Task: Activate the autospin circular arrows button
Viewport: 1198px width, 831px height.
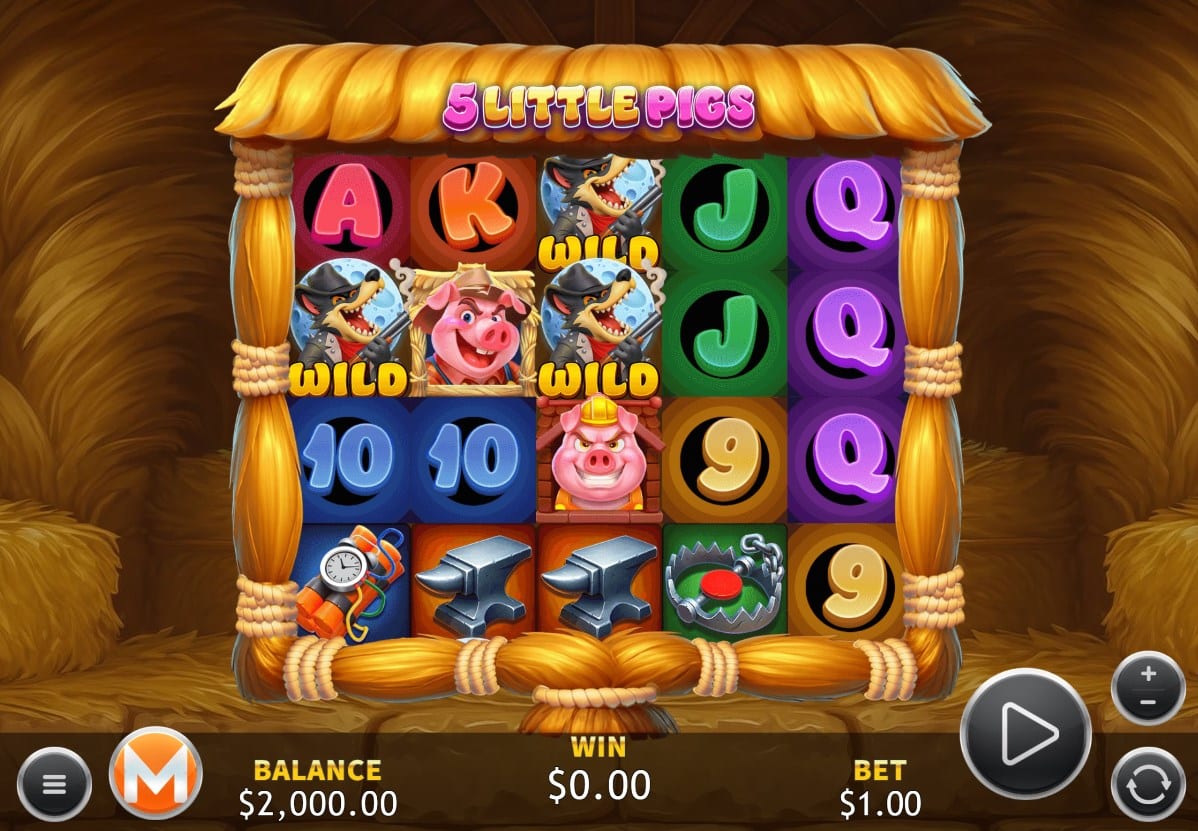Action: point(1148,784)
